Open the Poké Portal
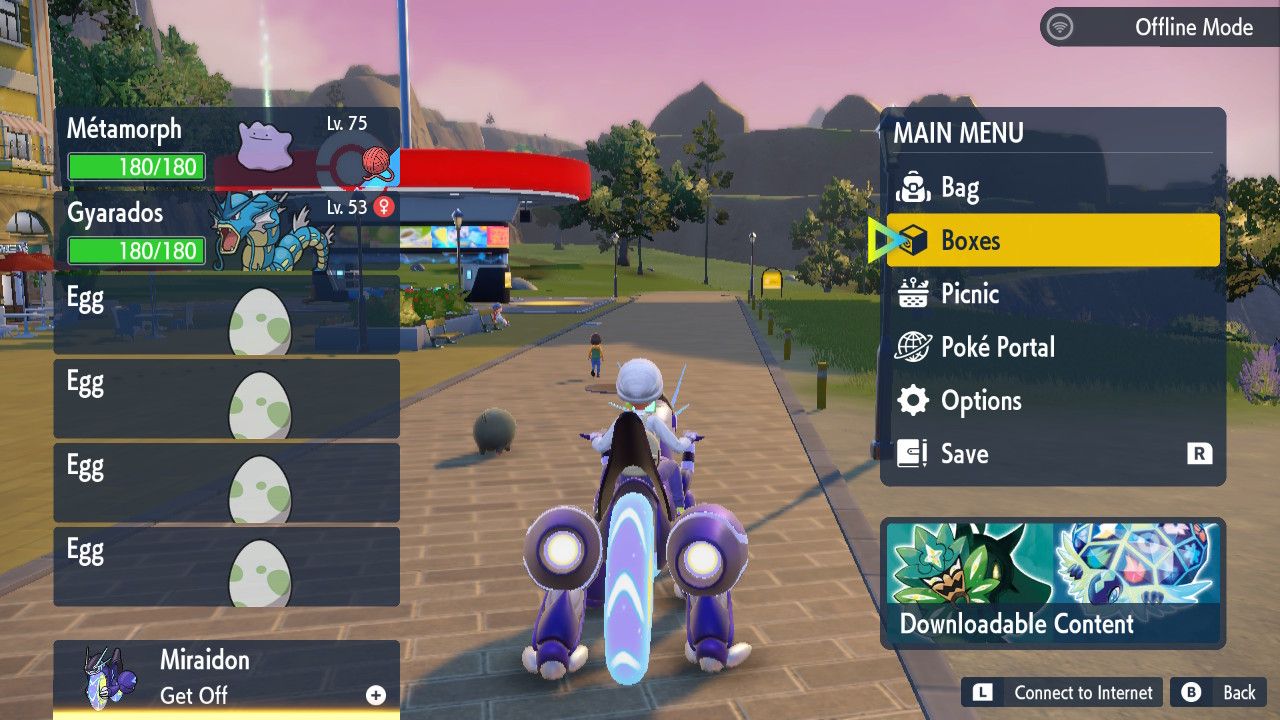The height and width of the screenshot is (720, 1280). pos(1052,347)
